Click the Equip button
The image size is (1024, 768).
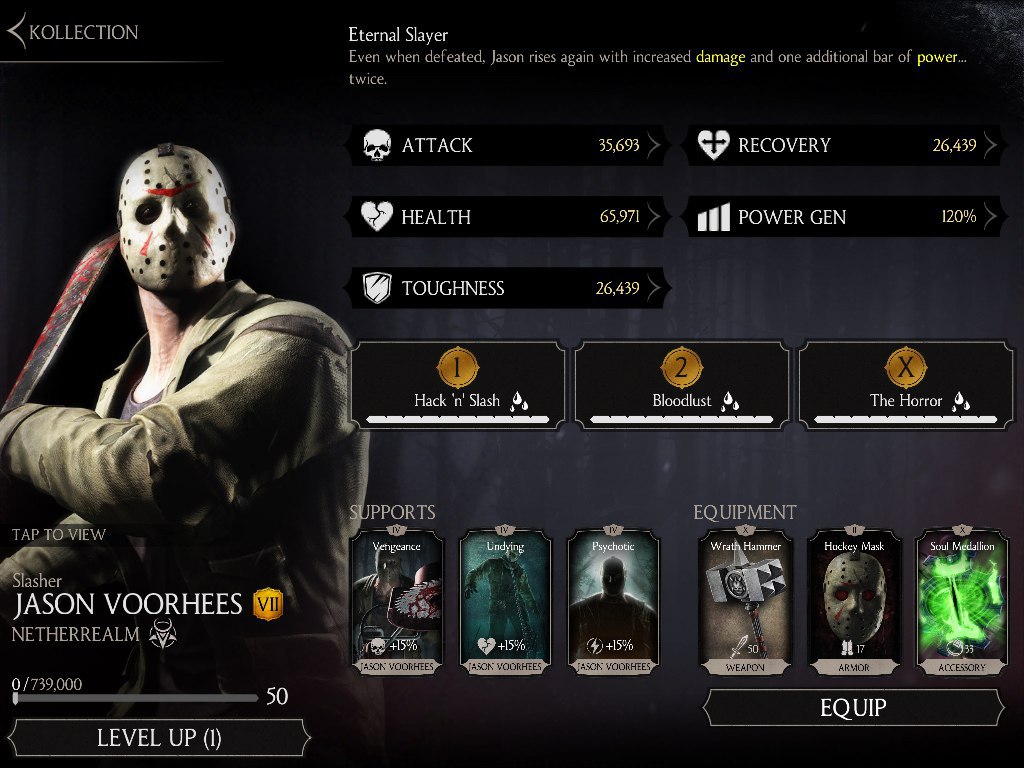point(853,708)
